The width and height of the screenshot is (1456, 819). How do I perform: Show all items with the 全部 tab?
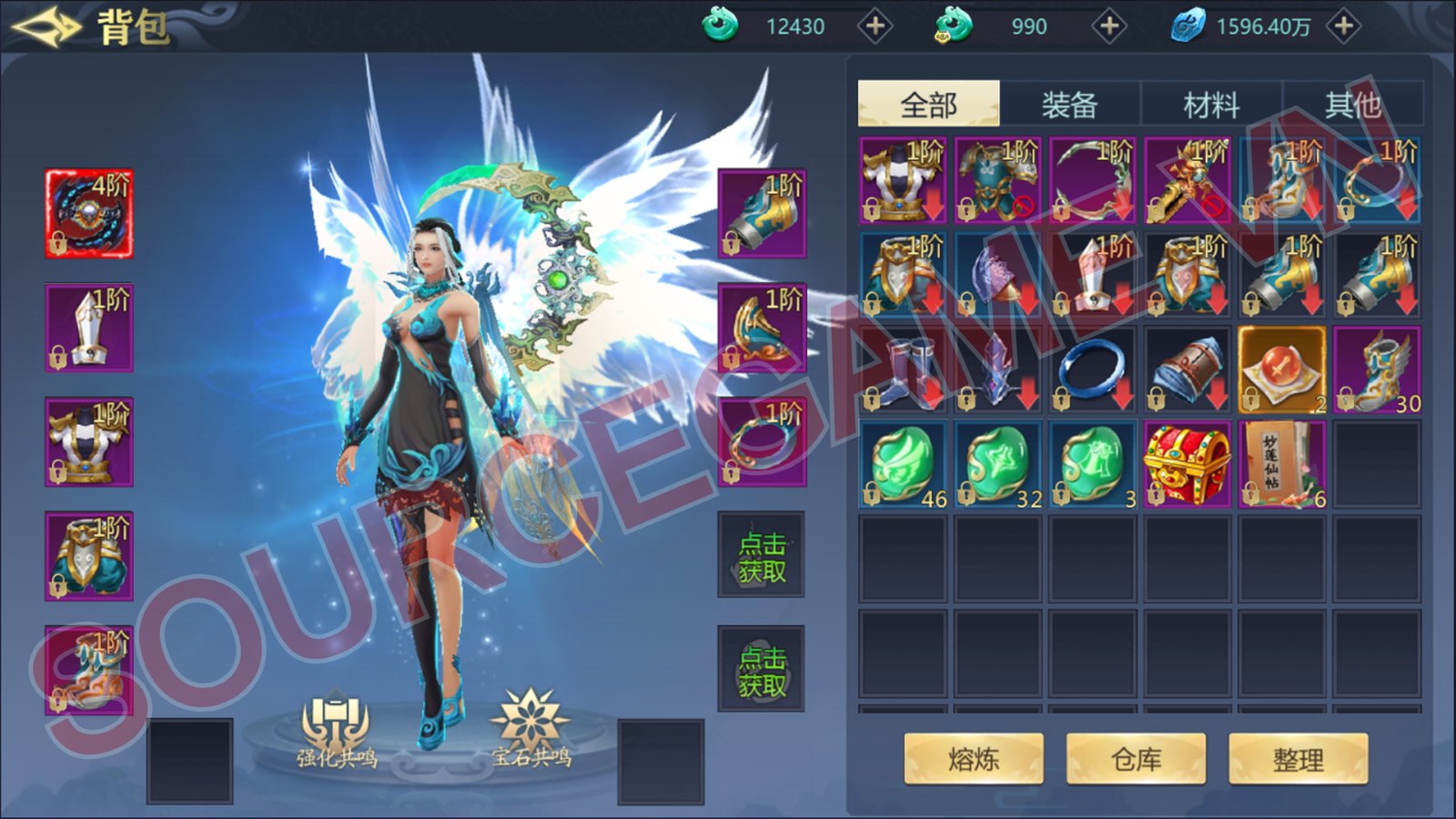click(x=928, y=105)
